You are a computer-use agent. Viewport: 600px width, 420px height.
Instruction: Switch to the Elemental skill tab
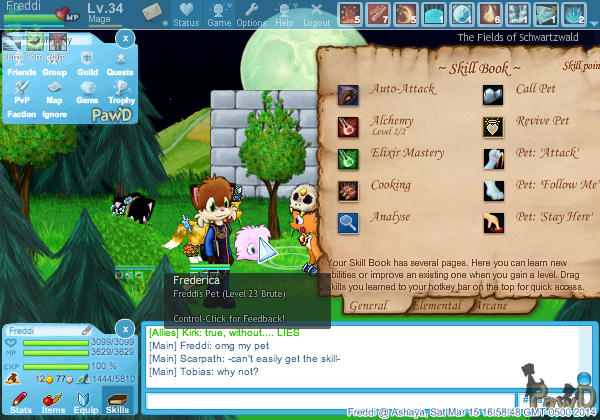pos(437,305)
